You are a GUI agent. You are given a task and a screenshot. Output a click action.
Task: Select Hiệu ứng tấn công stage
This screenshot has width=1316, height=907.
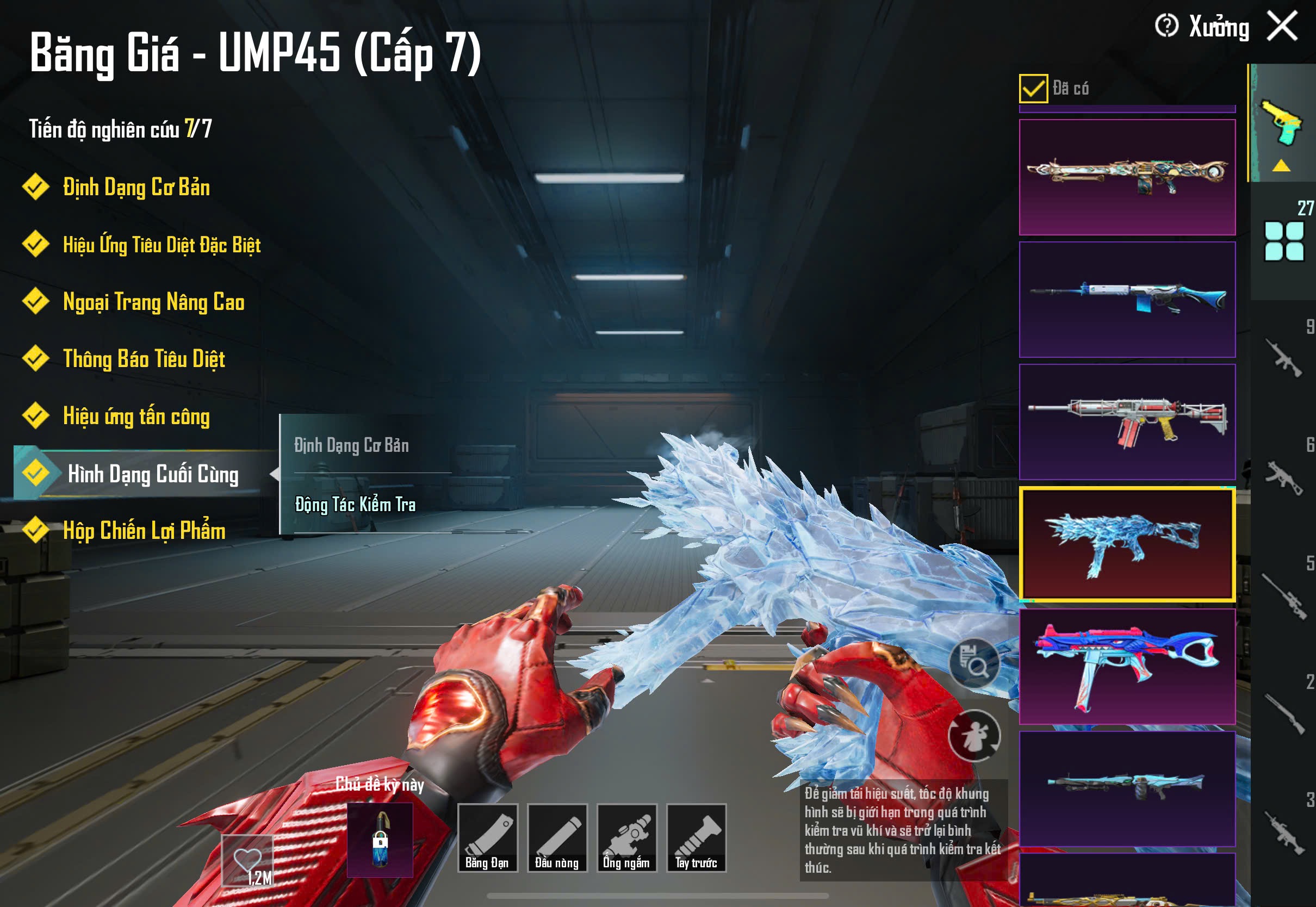point(136,417)
